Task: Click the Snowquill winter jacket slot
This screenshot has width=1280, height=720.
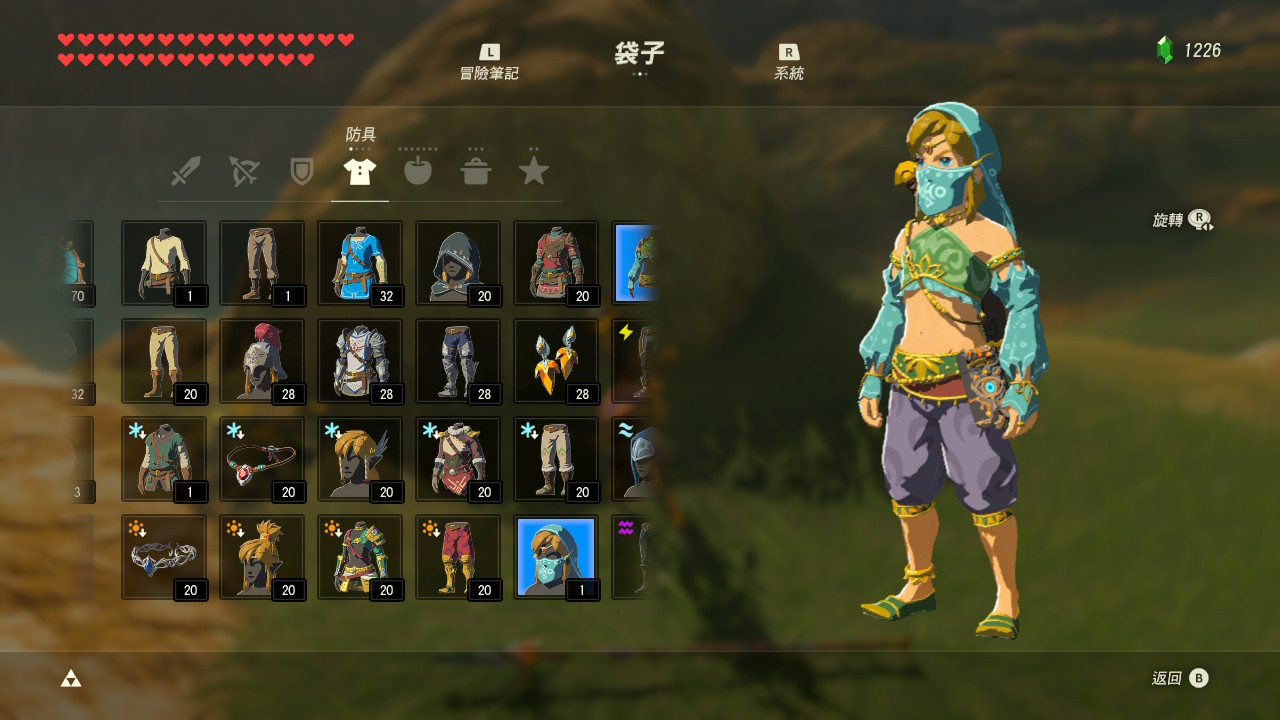Action: 458,459
